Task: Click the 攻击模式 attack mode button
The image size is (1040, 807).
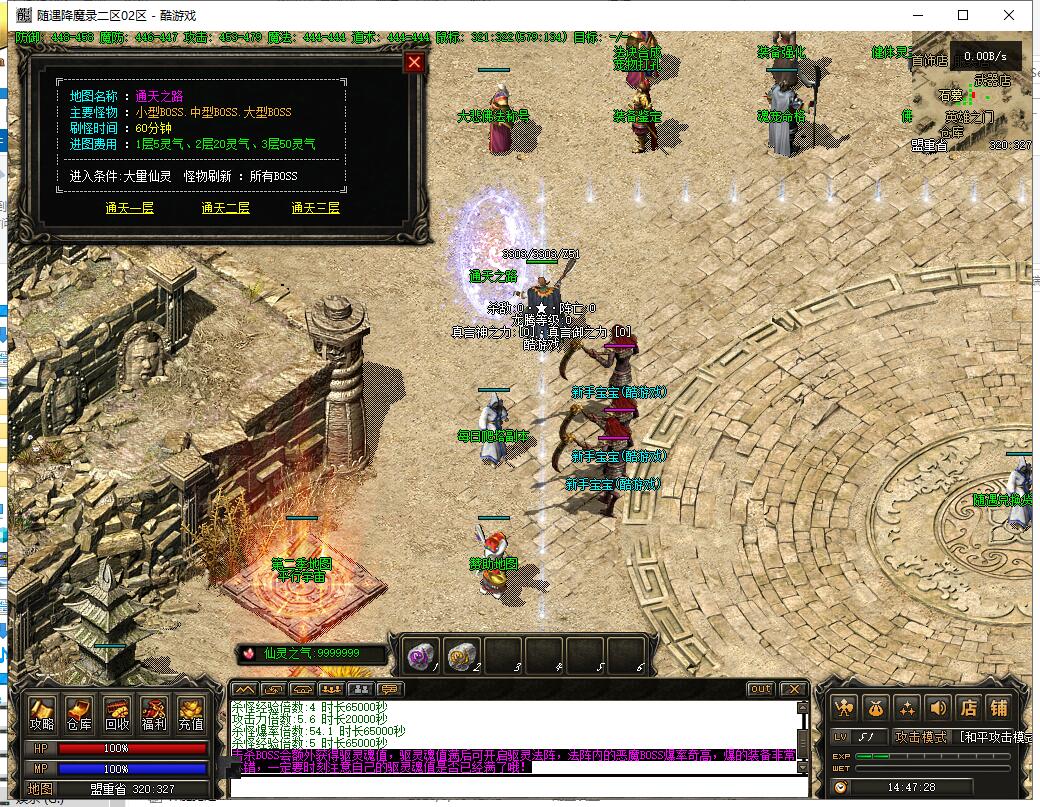Action: click(x=921, y=737)
